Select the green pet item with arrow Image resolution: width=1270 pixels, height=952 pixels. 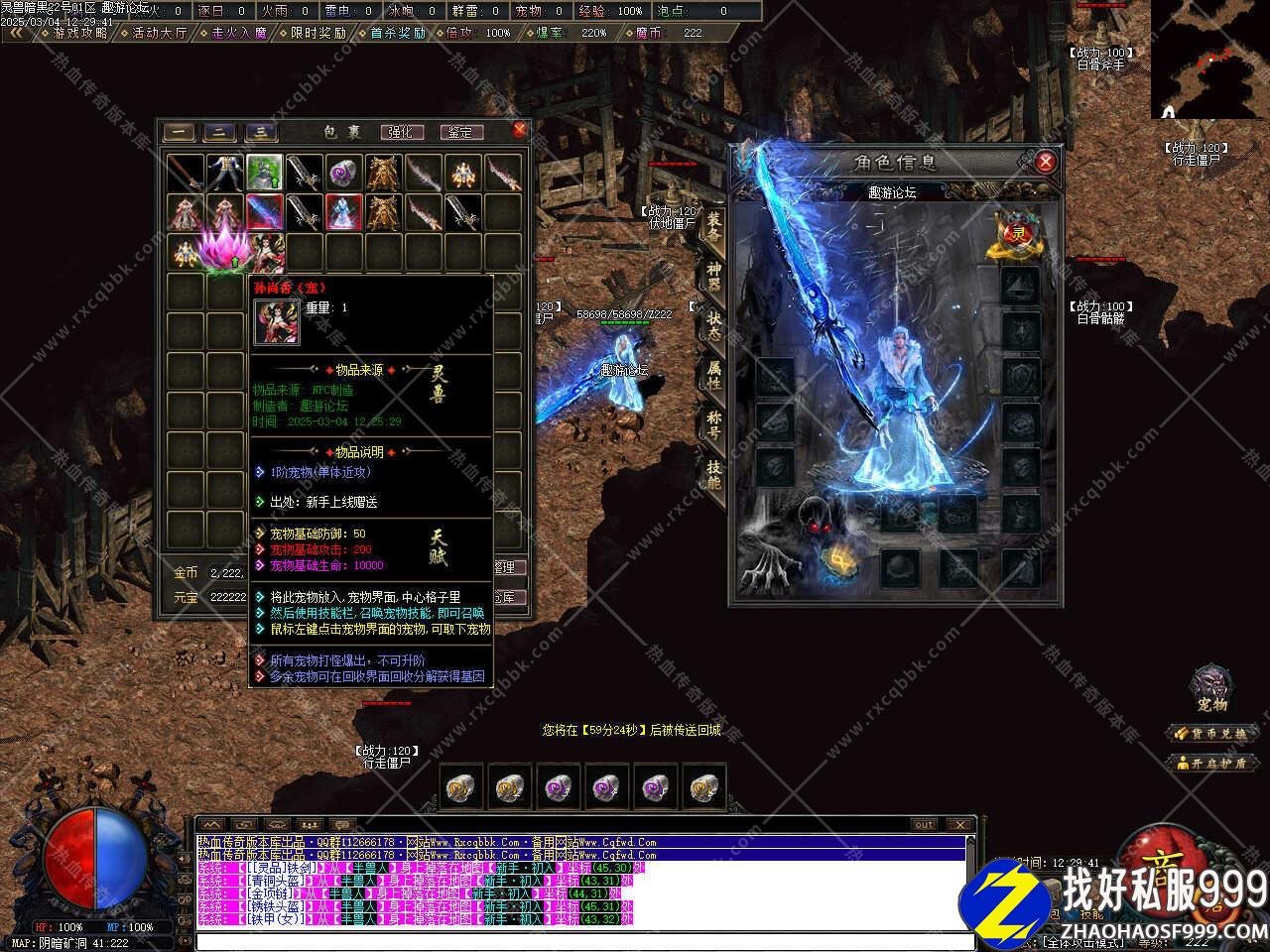(265, 173)
